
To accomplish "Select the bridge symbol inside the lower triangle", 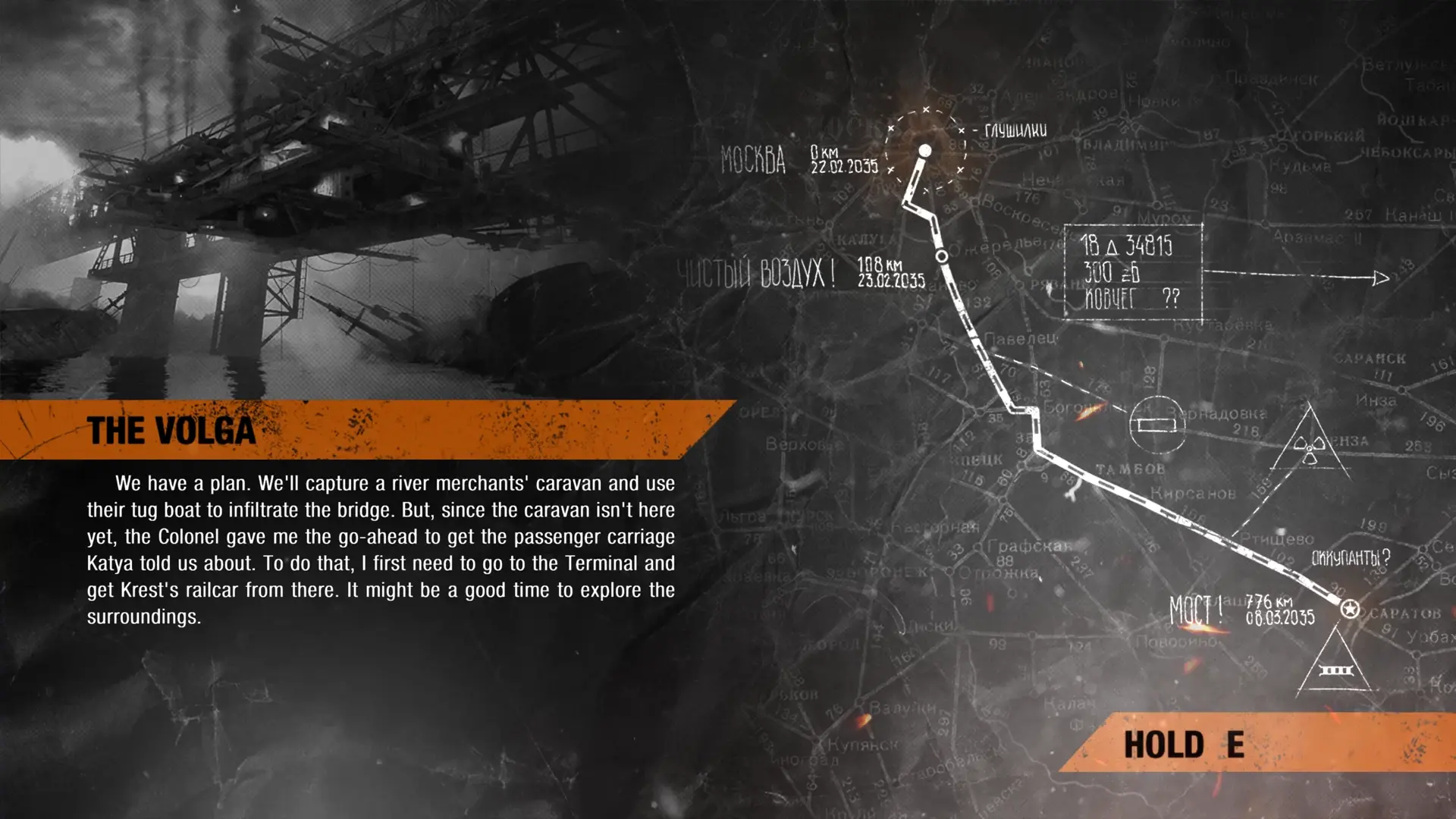I will 1335,670.
